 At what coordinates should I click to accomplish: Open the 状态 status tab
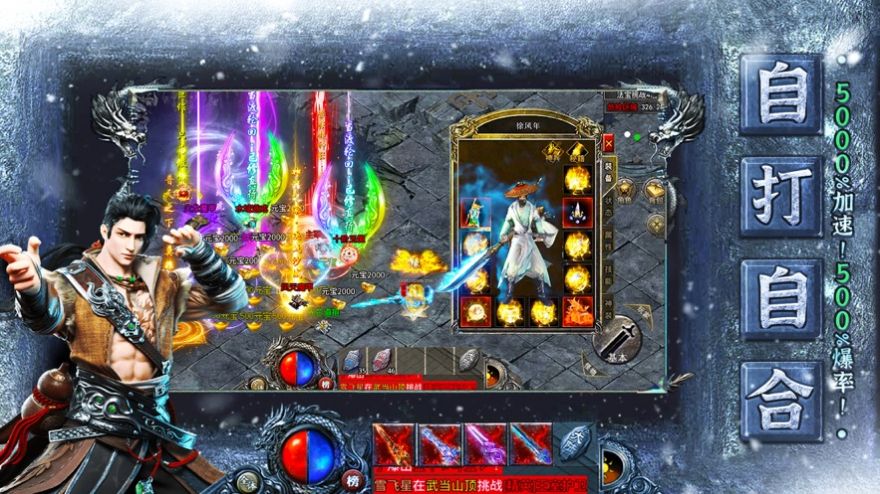point(610,204)
